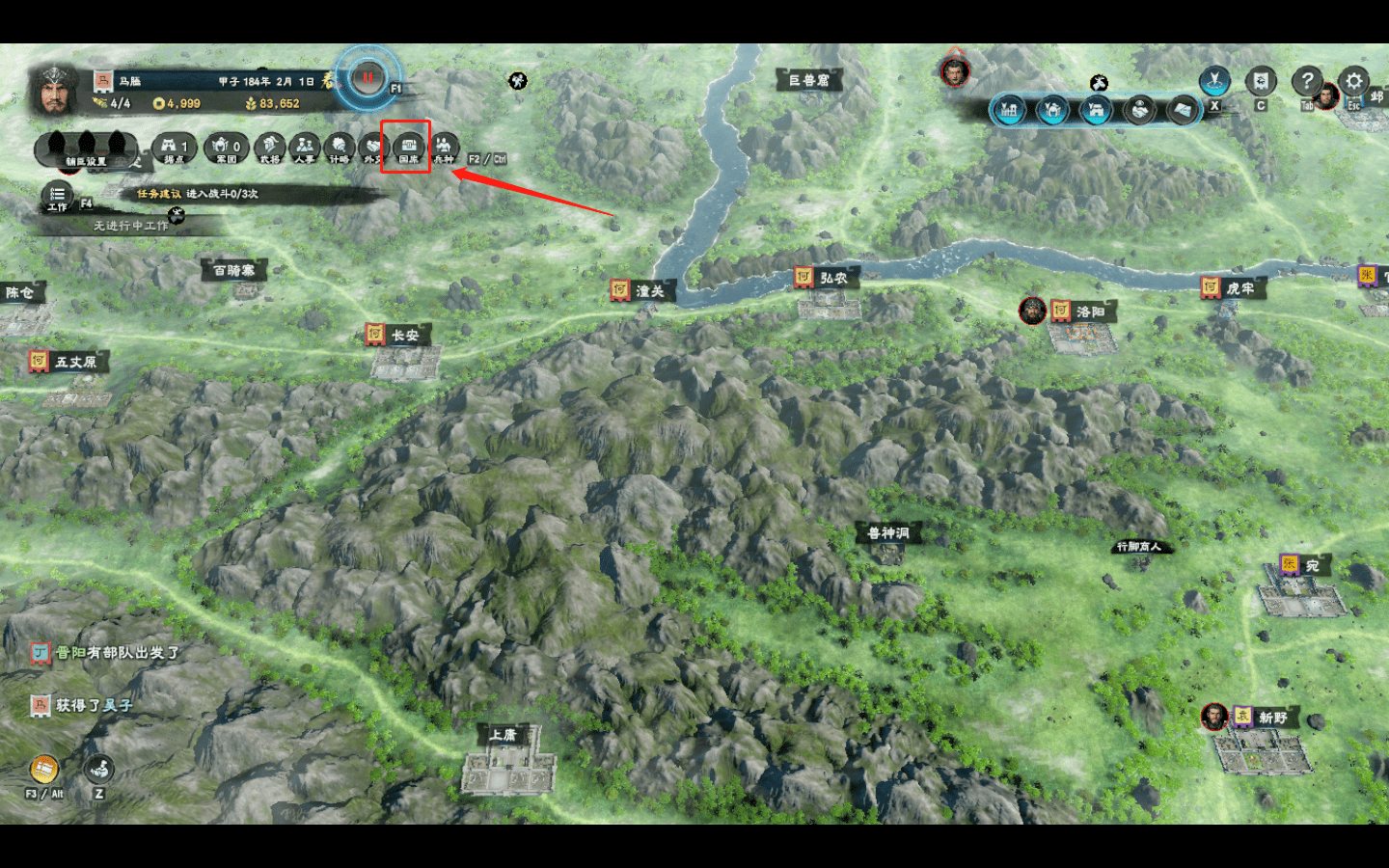Toggle the diplomacy map overlay filter
Screen dimensions: 1389x868
point(1140,109)
